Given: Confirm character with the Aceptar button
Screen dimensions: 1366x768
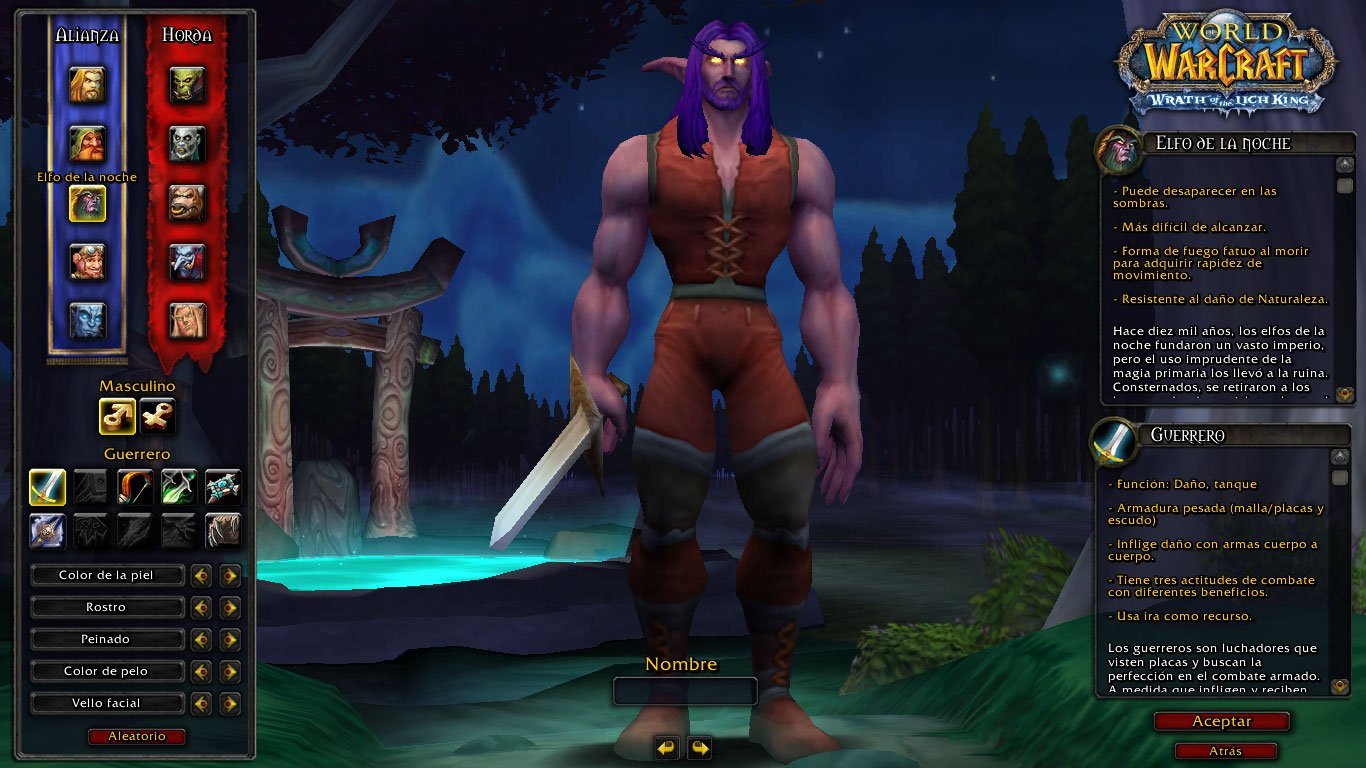Looking at the screenshot, I should point(1221,721).
